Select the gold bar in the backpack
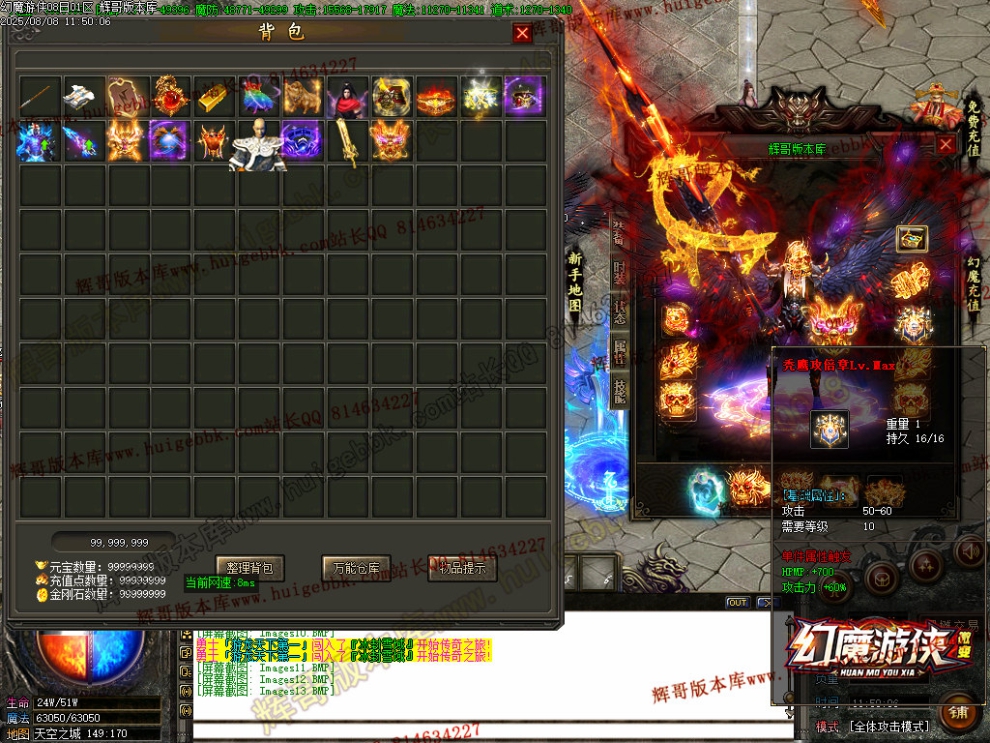 [216, 97]
